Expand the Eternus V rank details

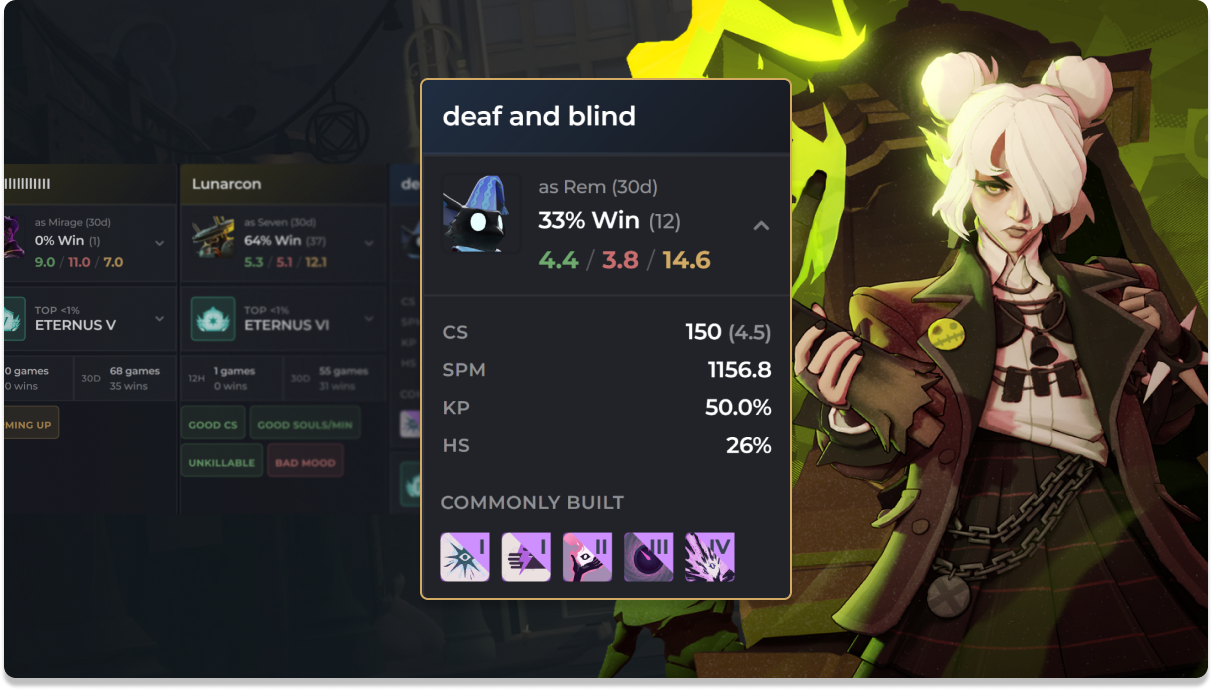pyautogui.click(x=160, y=318)
